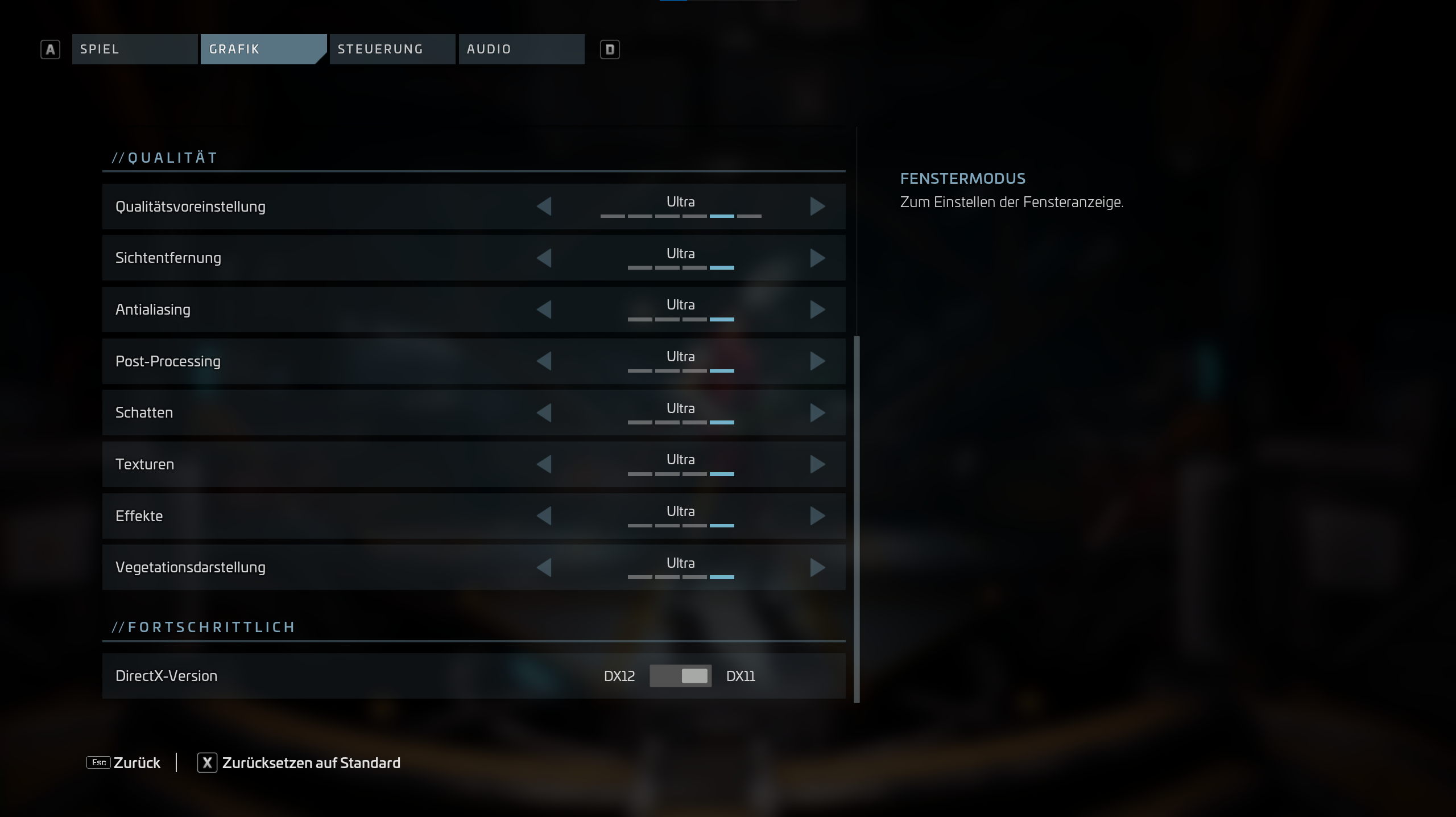The height and width of the screenshot is (817, 1456).
Task: Switch to the SPIEL tab
Action: tap(134, 49)
